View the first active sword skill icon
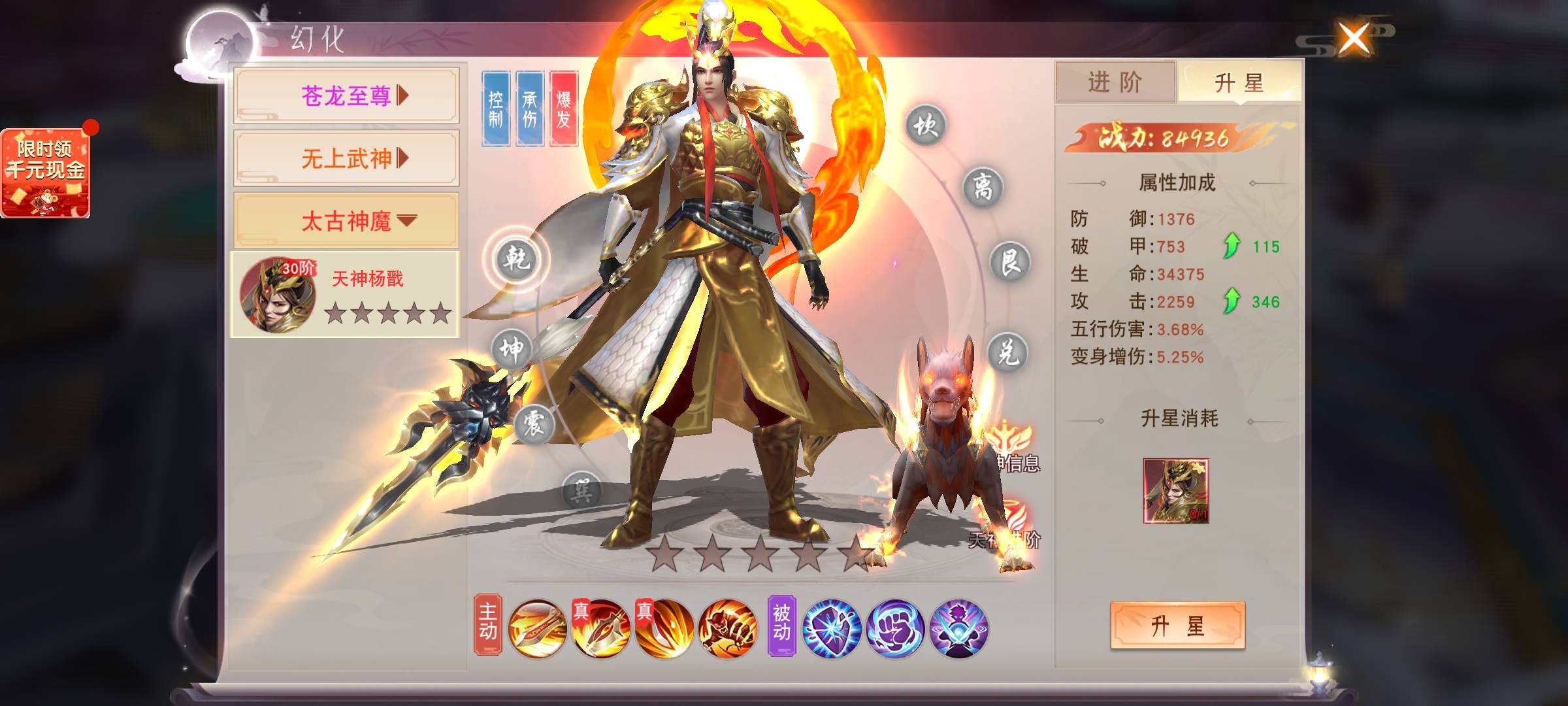The width and height of the screenshot is (1568, 706). coord(537,628)
